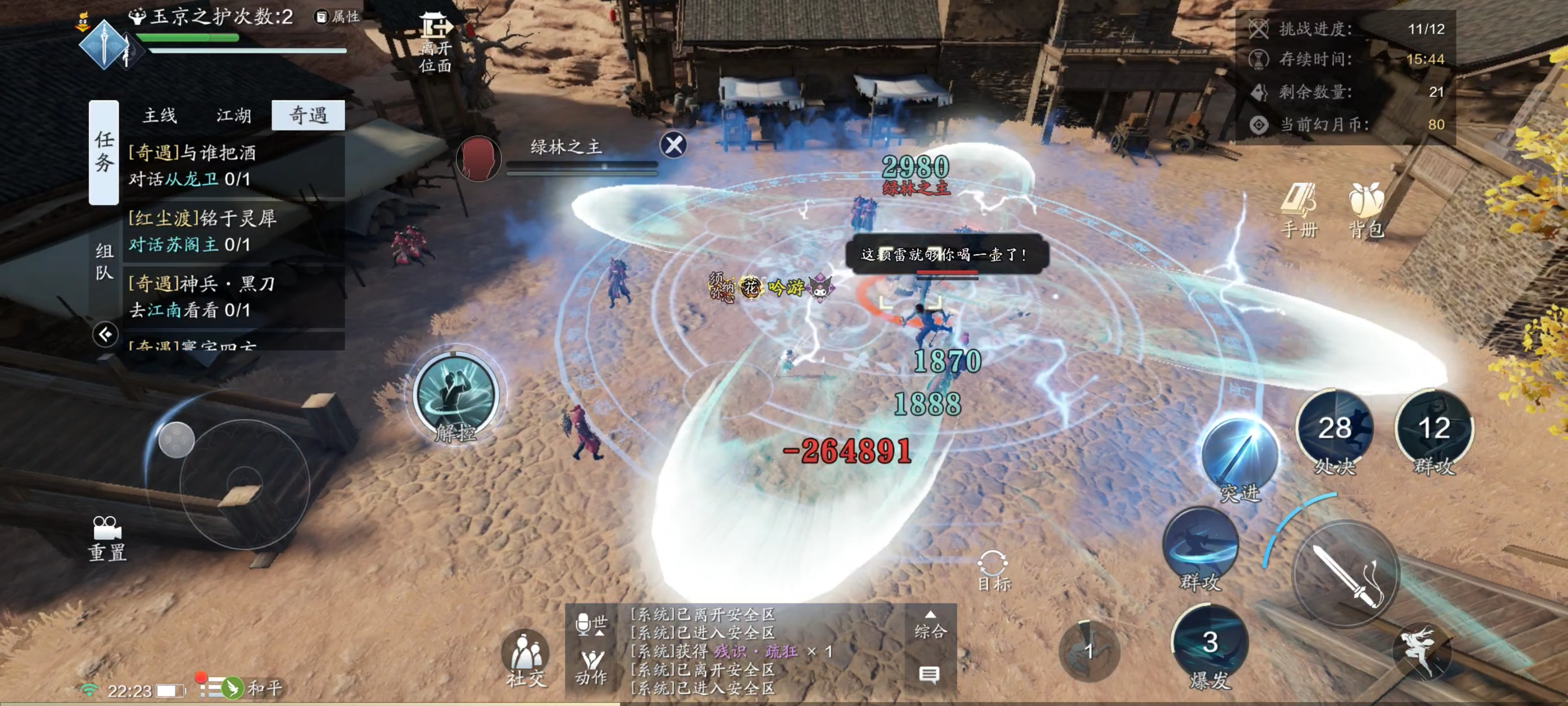Image resolution: width=1568 pixels, height=706 pixels.
Task: Open the 社交 social menu
Action: (x=526, y=658)
